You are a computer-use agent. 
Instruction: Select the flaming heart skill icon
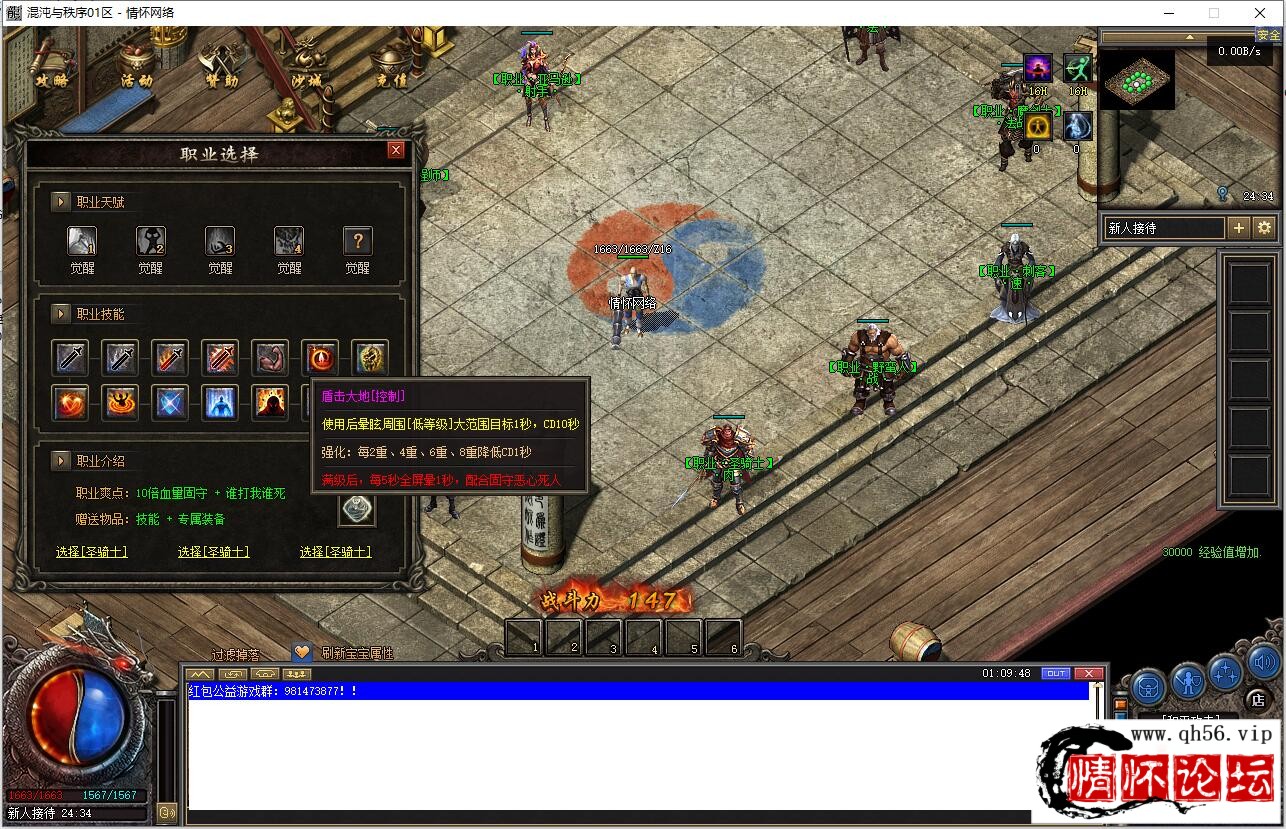pyautogui.click(x=71, y=402)
